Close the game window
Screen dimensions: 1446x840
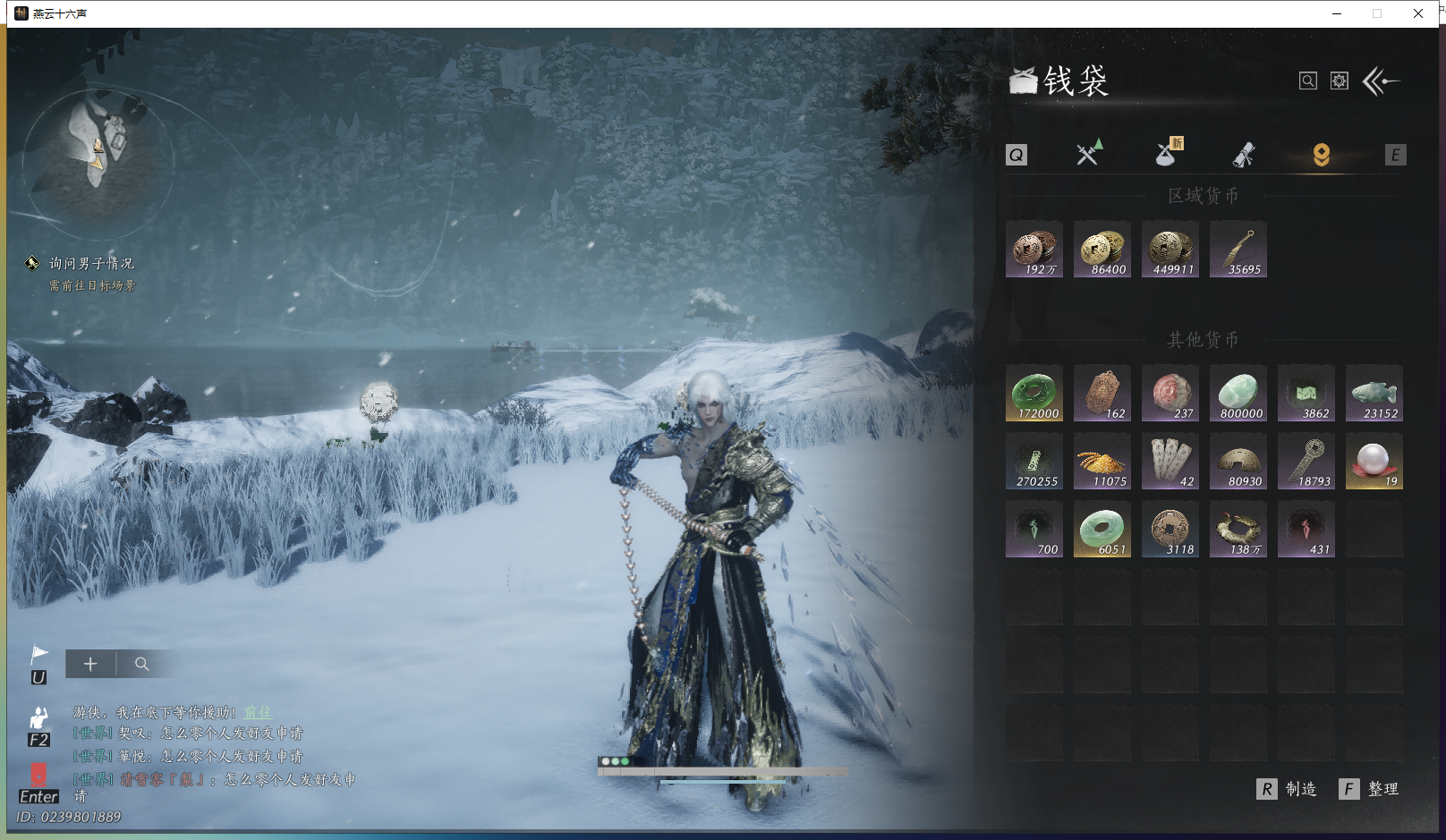pos(1418,13)
